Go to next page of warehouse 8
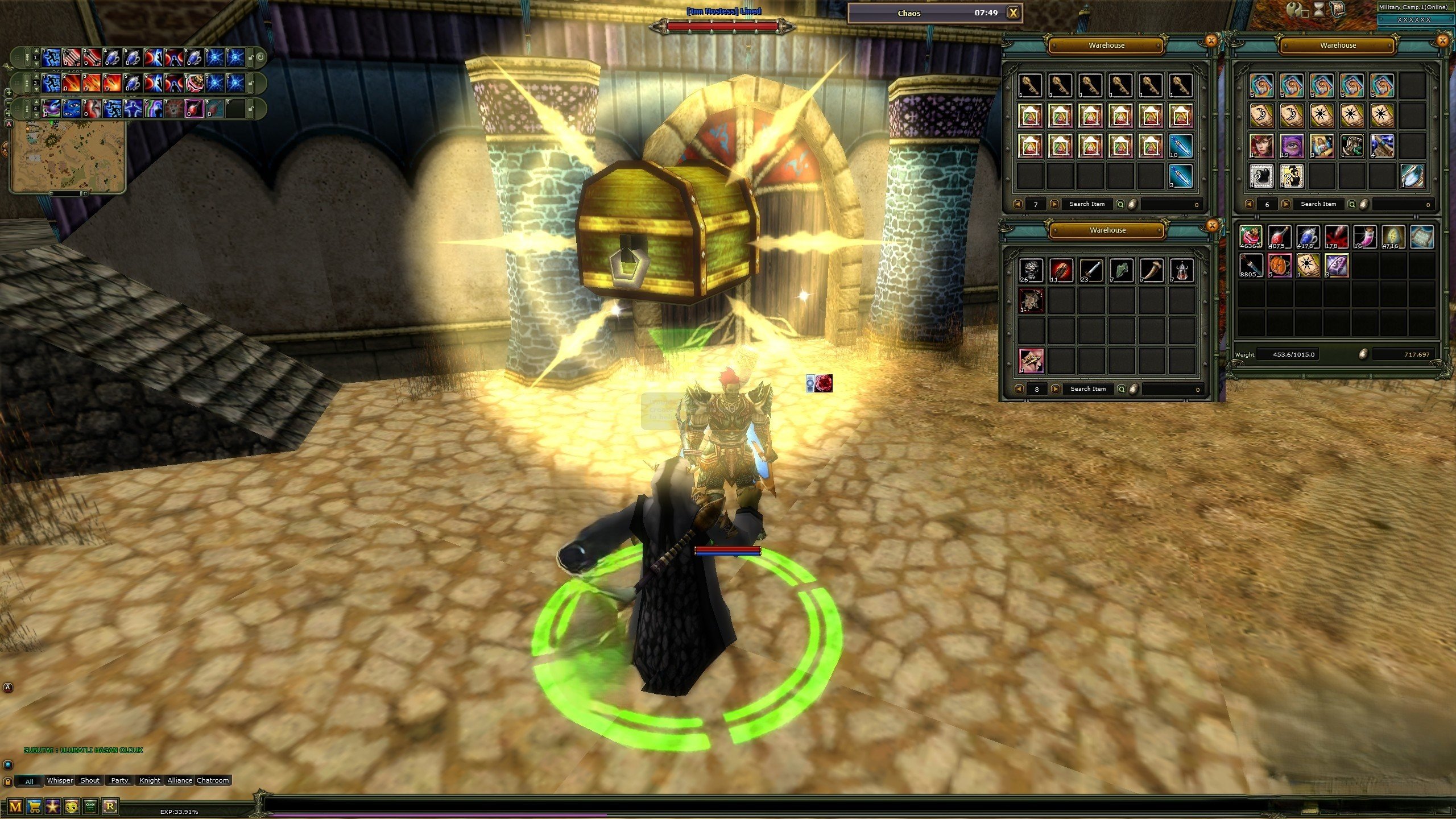The width and height of the screenshot is (1456, 819). point(1056,390)
